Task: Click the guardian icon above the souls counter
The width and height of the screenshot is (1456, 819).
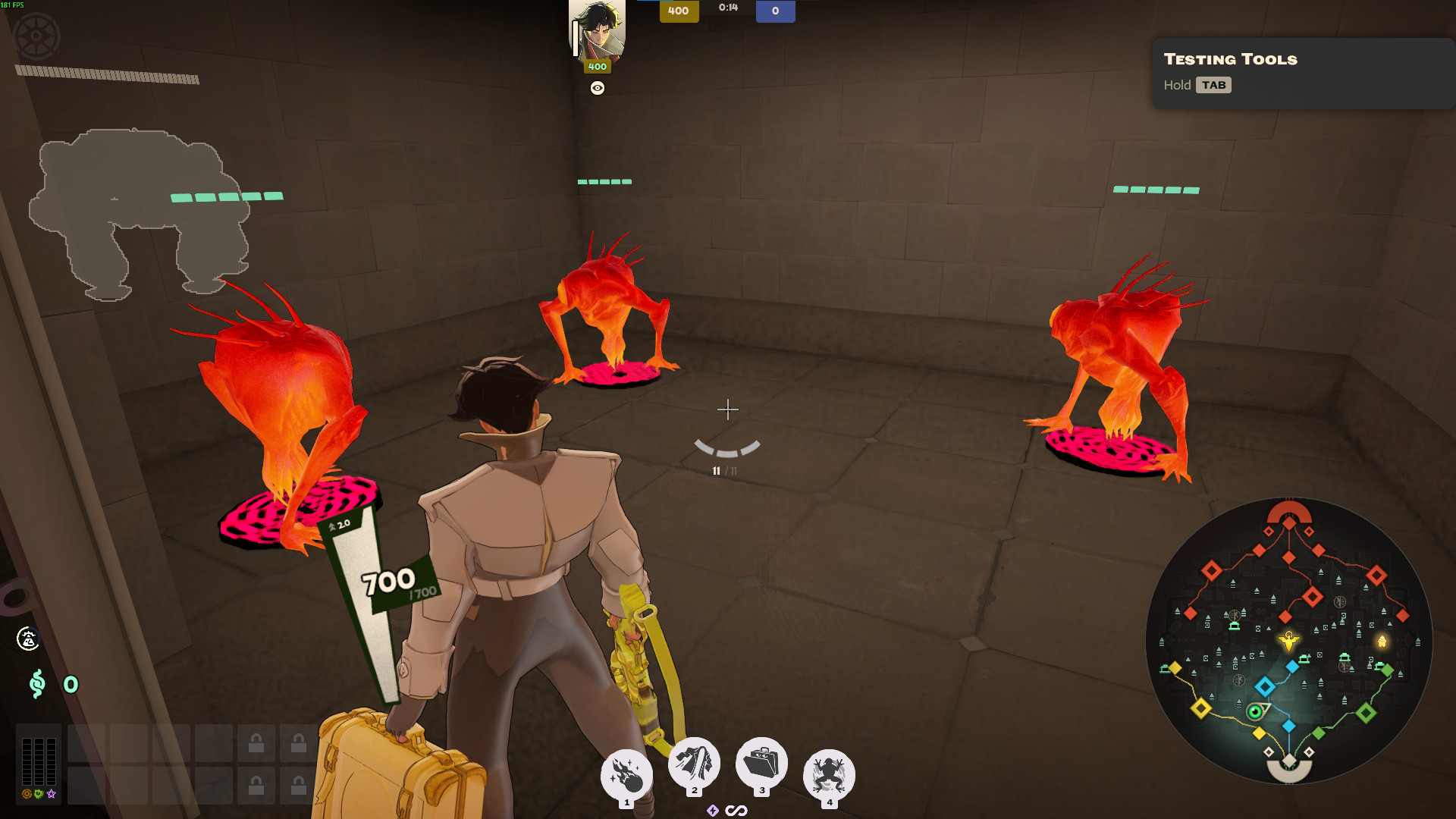Action: tap(27, 639)
